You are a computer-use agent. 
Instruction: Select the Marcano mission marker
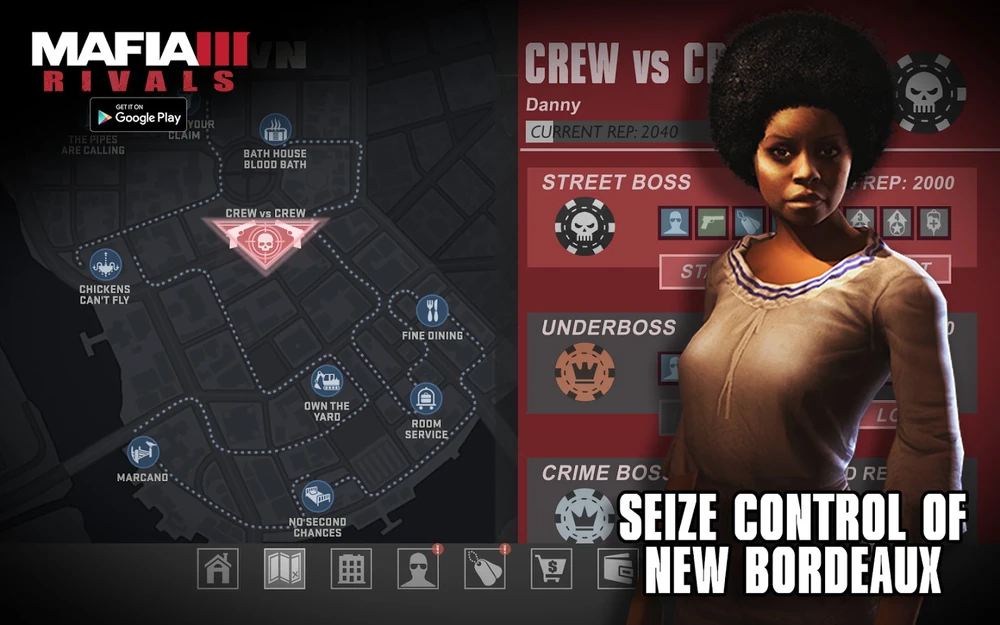143,453
